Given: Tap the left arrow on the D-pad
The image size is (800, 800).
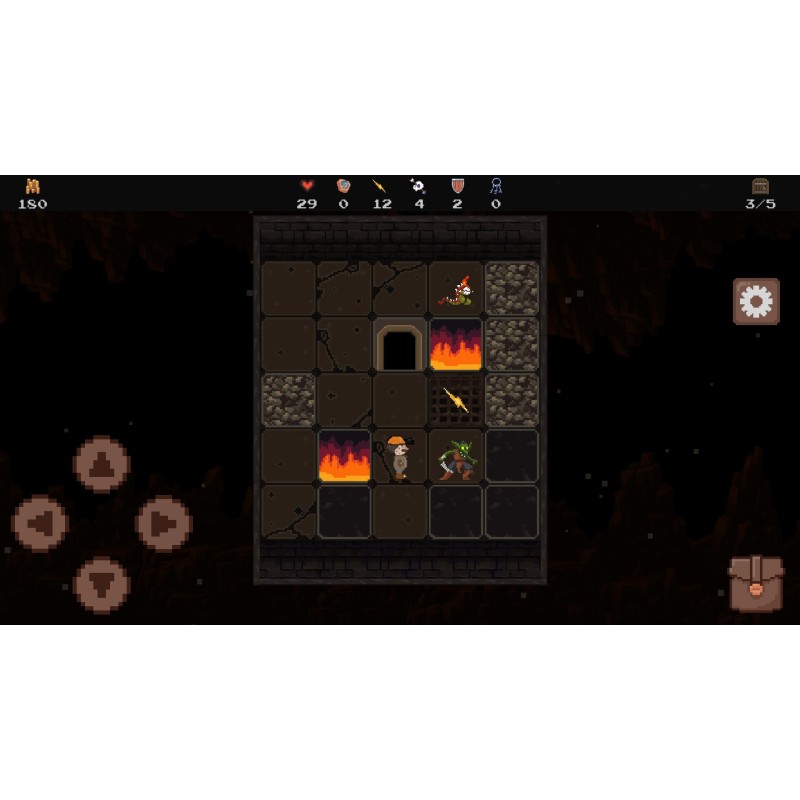Looking at the screenshot, I should click(40, 523).
